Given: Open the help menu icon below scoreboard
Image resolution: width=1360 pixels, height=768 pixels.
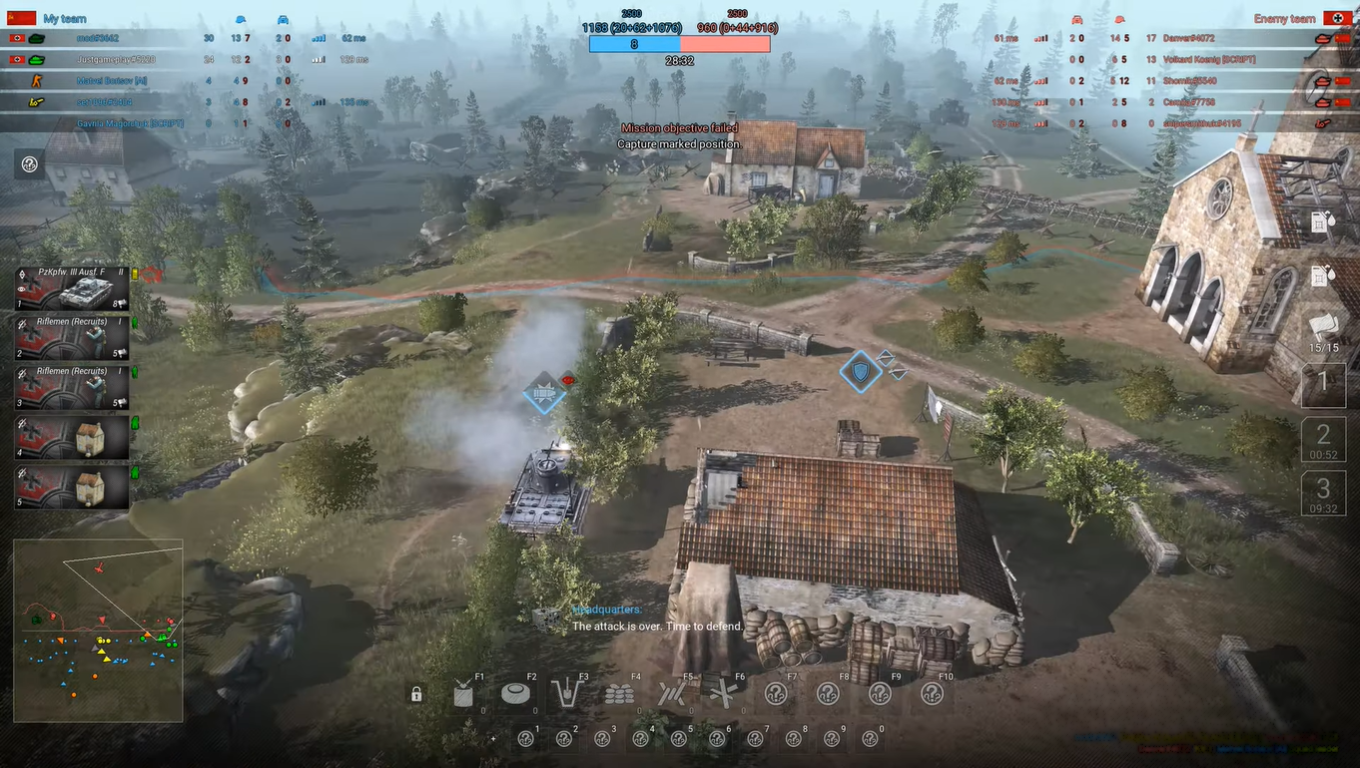Looking at the screenshot, I should [x=28, y=164].
